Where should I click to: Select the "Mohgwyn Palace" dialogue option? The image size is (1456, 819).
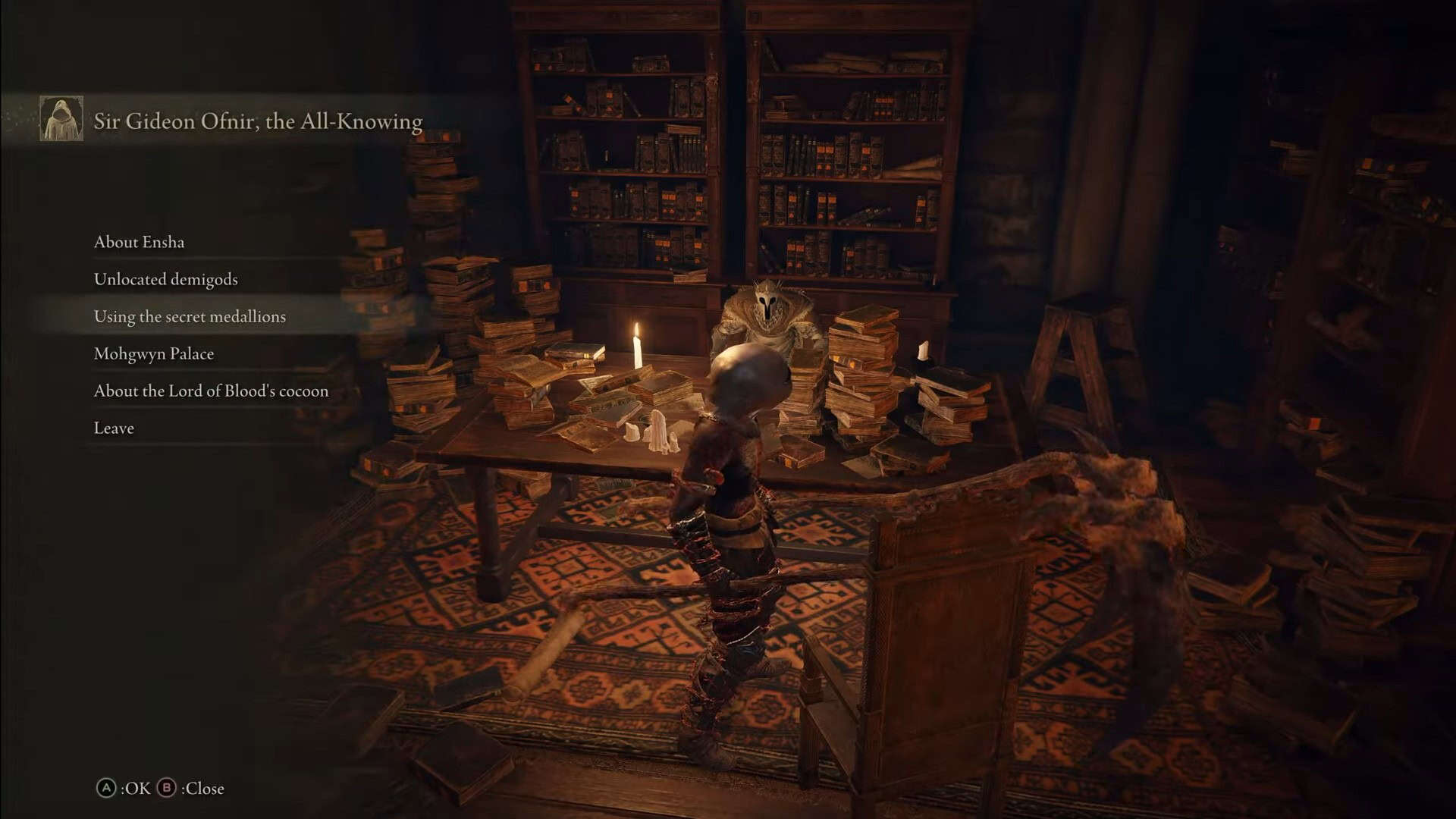(x=154, y=353)
